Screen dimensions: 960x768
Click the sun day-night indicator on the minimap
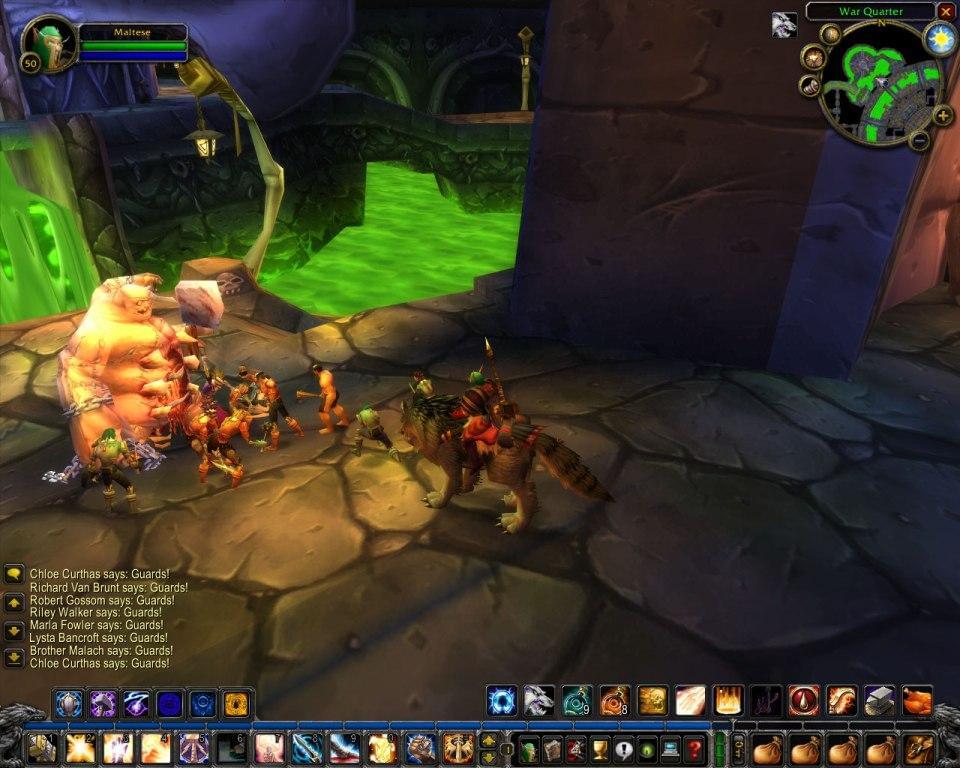click(x=940, y=39)
